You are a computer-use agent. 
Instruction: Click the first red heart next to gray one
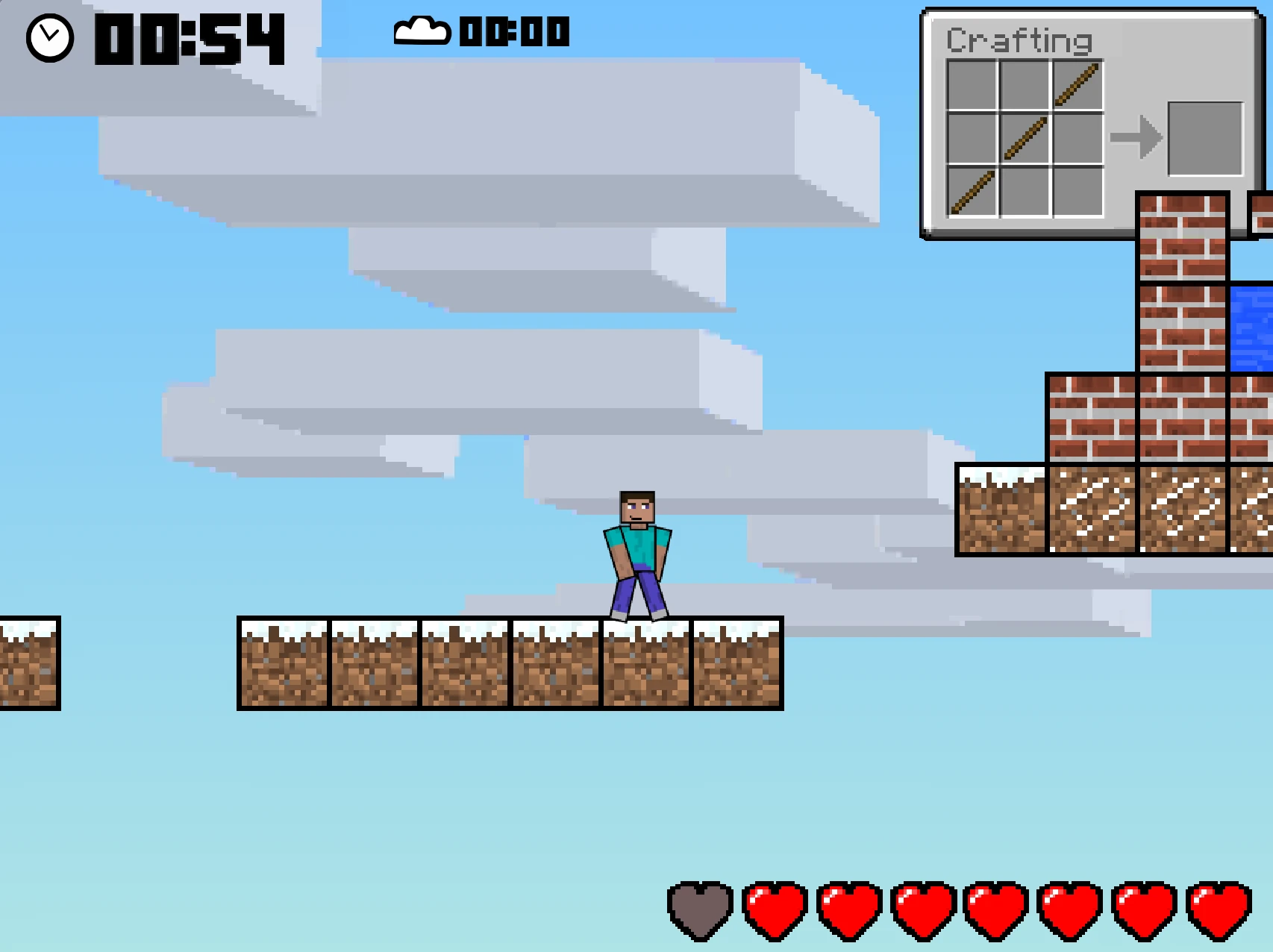(774, 911)
